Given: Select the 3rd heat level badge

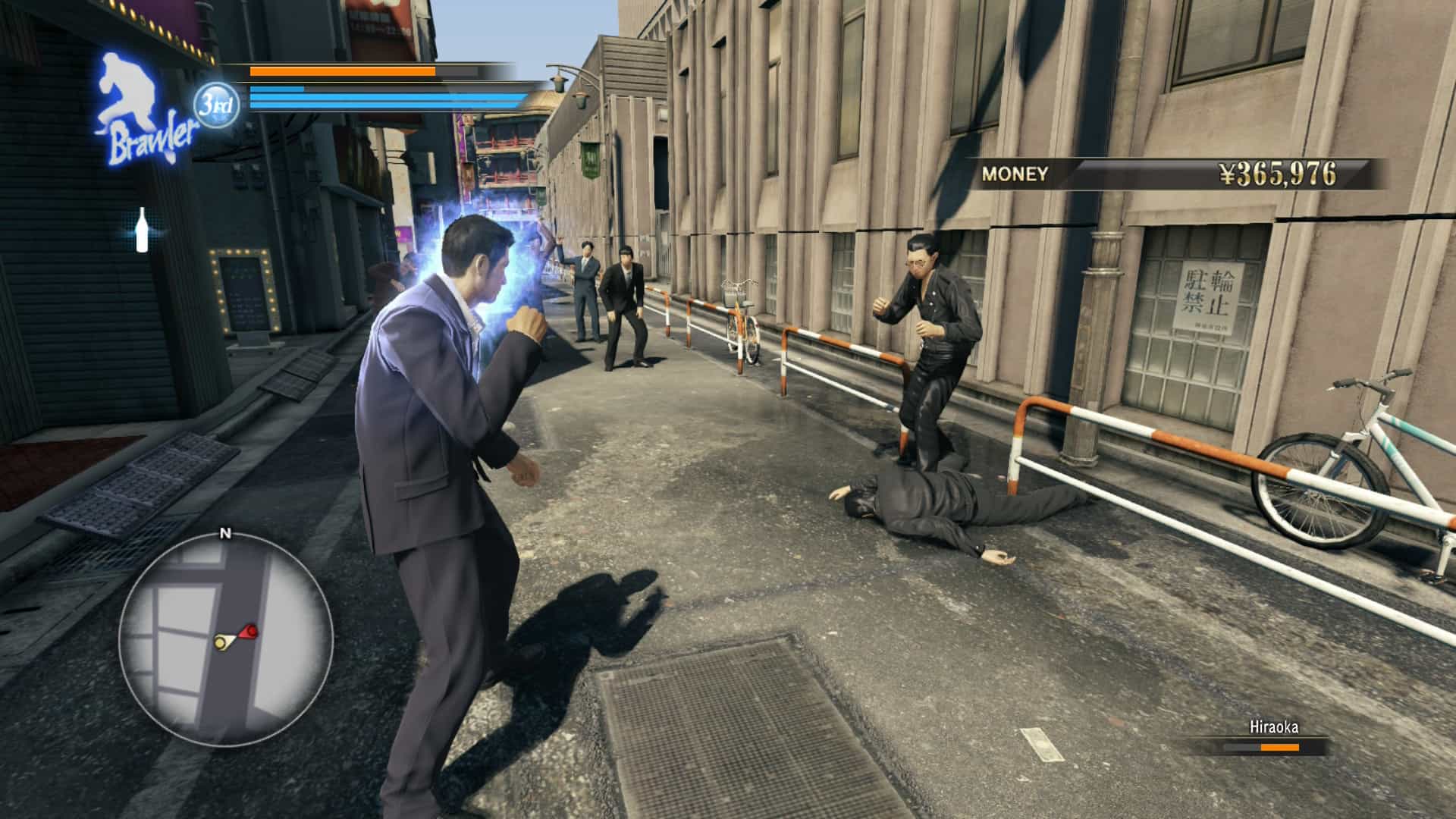Looking at the screenshot, I should (216, 105).
